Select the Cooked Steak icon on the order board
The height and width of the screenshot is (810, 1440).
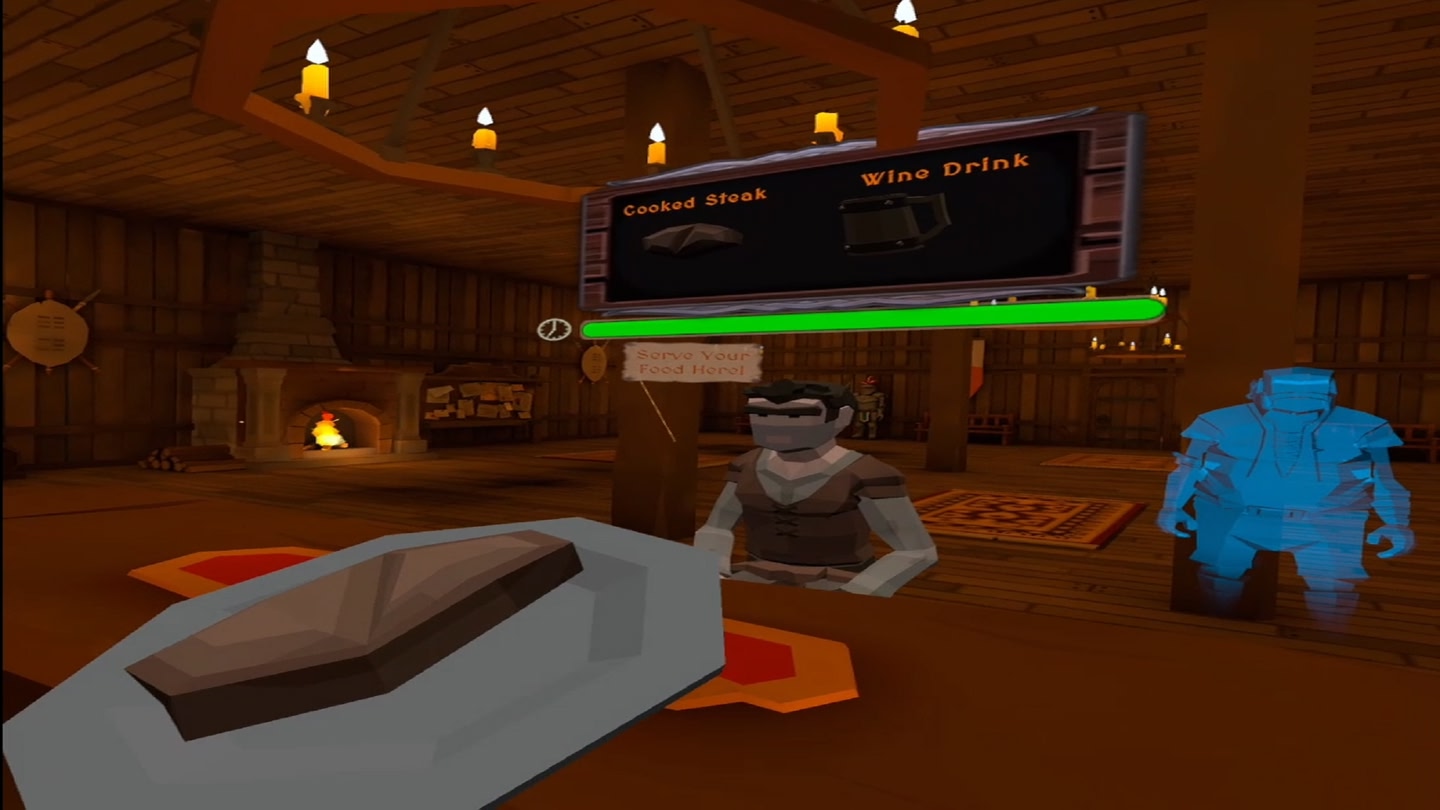690,237
